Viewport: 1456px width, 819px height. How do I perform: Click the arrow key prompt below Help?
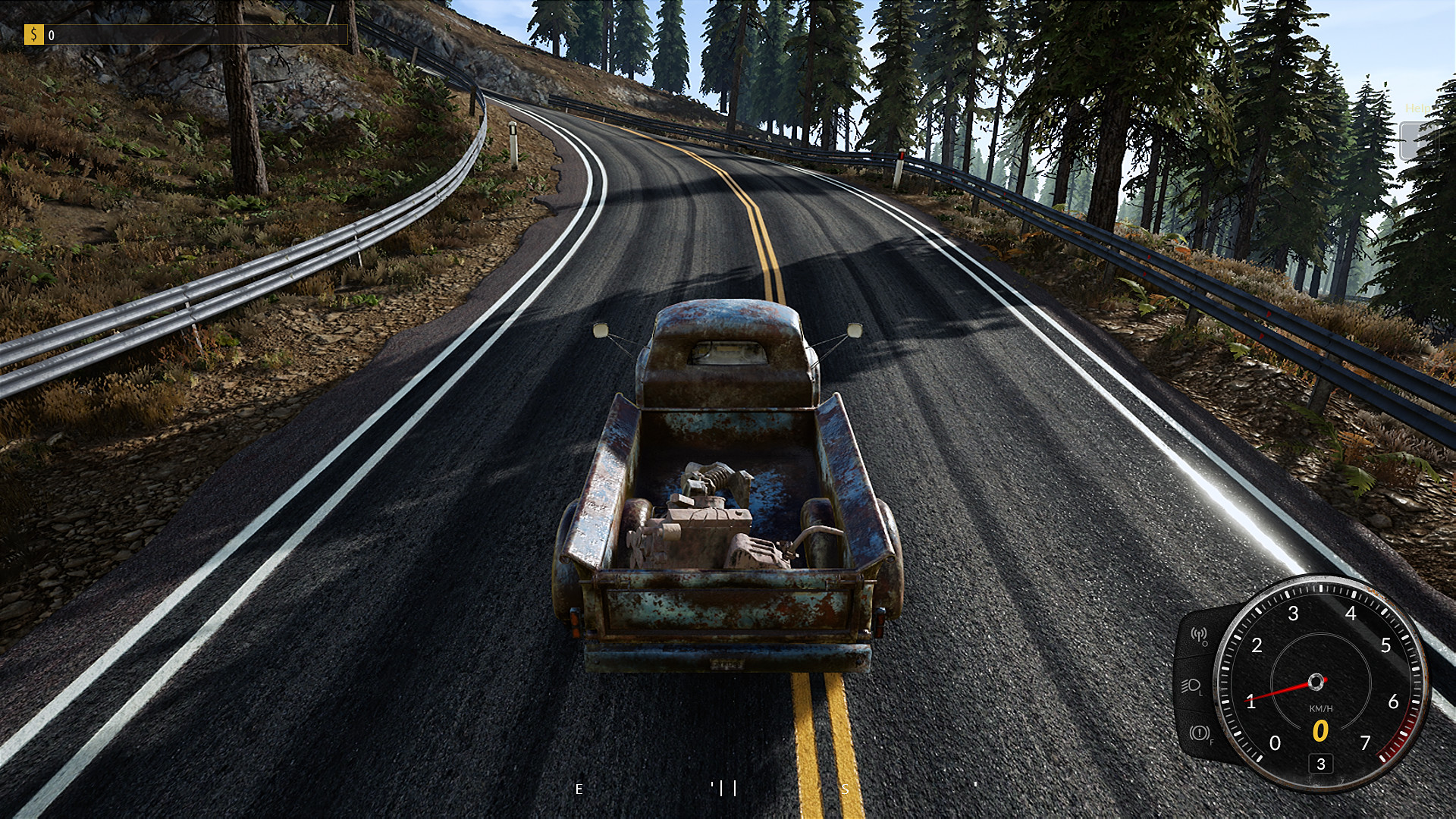pyautogui.click(x=1418, y=140)
